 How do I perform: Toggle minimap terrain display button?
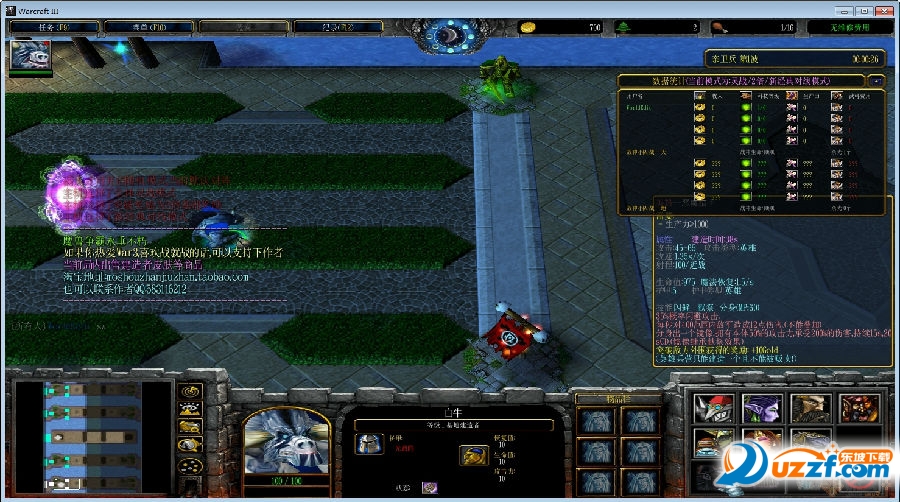tap(189, 409)
